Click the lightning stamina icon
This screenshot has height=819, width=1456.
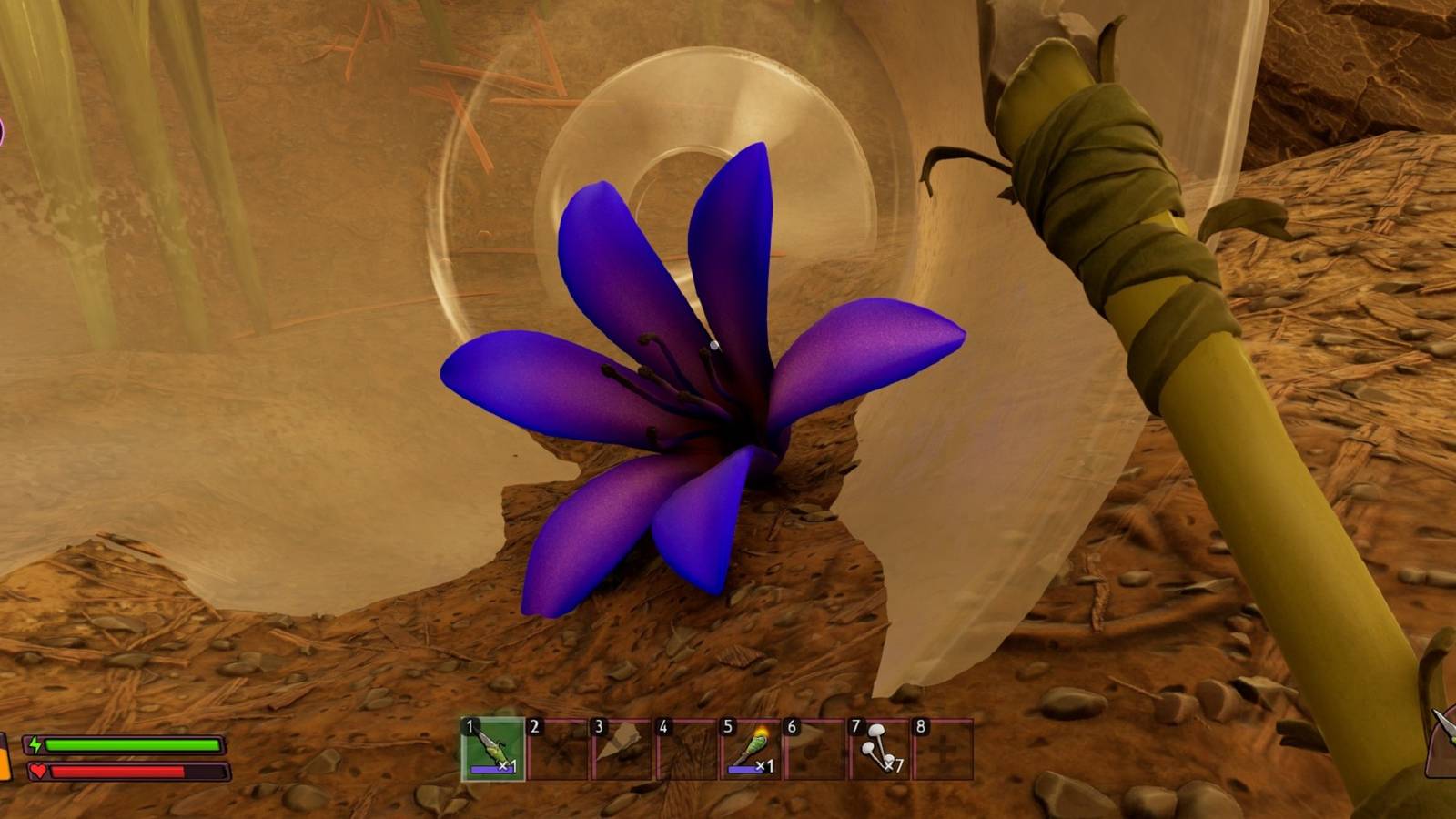pos(35,744)
